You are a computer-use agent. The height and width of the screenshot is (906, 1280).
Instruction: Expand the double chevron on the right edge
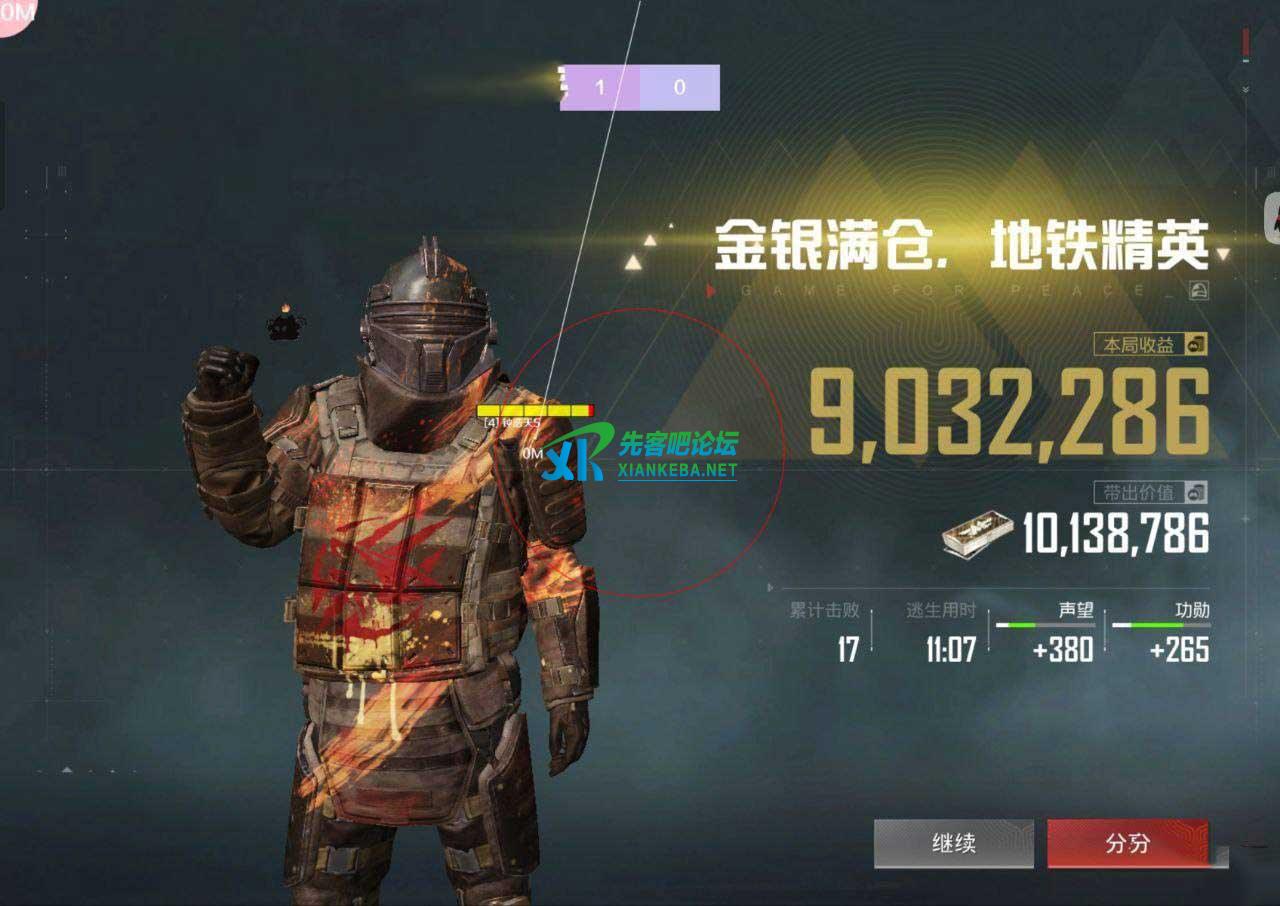pos(1245,88)
